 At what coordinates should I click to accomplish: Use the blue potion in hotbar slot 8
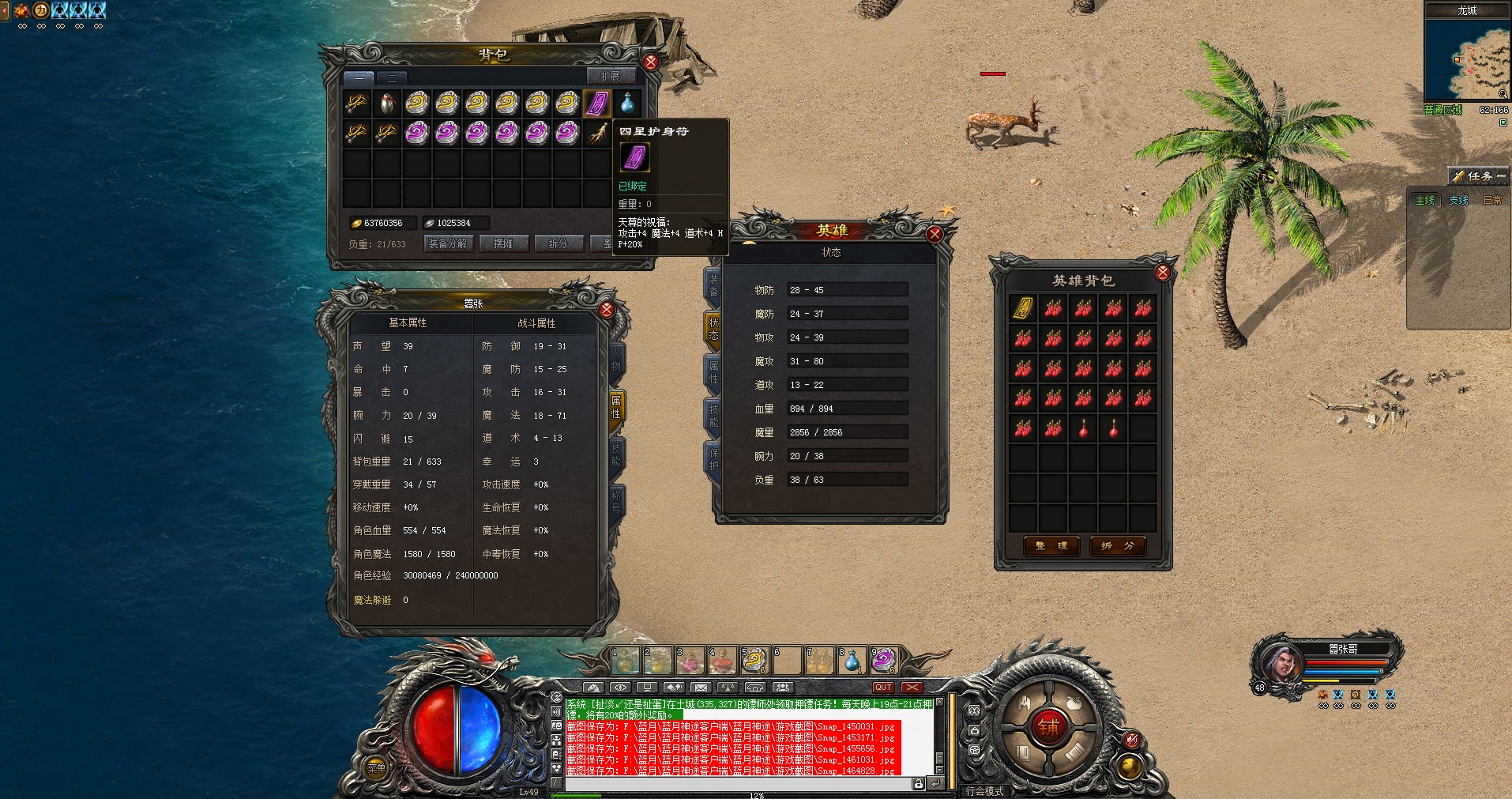[x=852, y=661]
